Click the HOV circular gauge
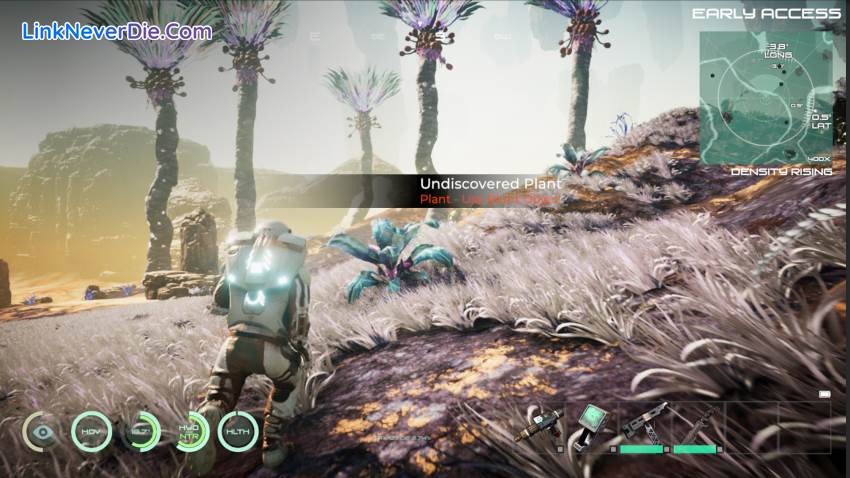The width and height of the screenshot is (850, 478). (x=92, y=432)
